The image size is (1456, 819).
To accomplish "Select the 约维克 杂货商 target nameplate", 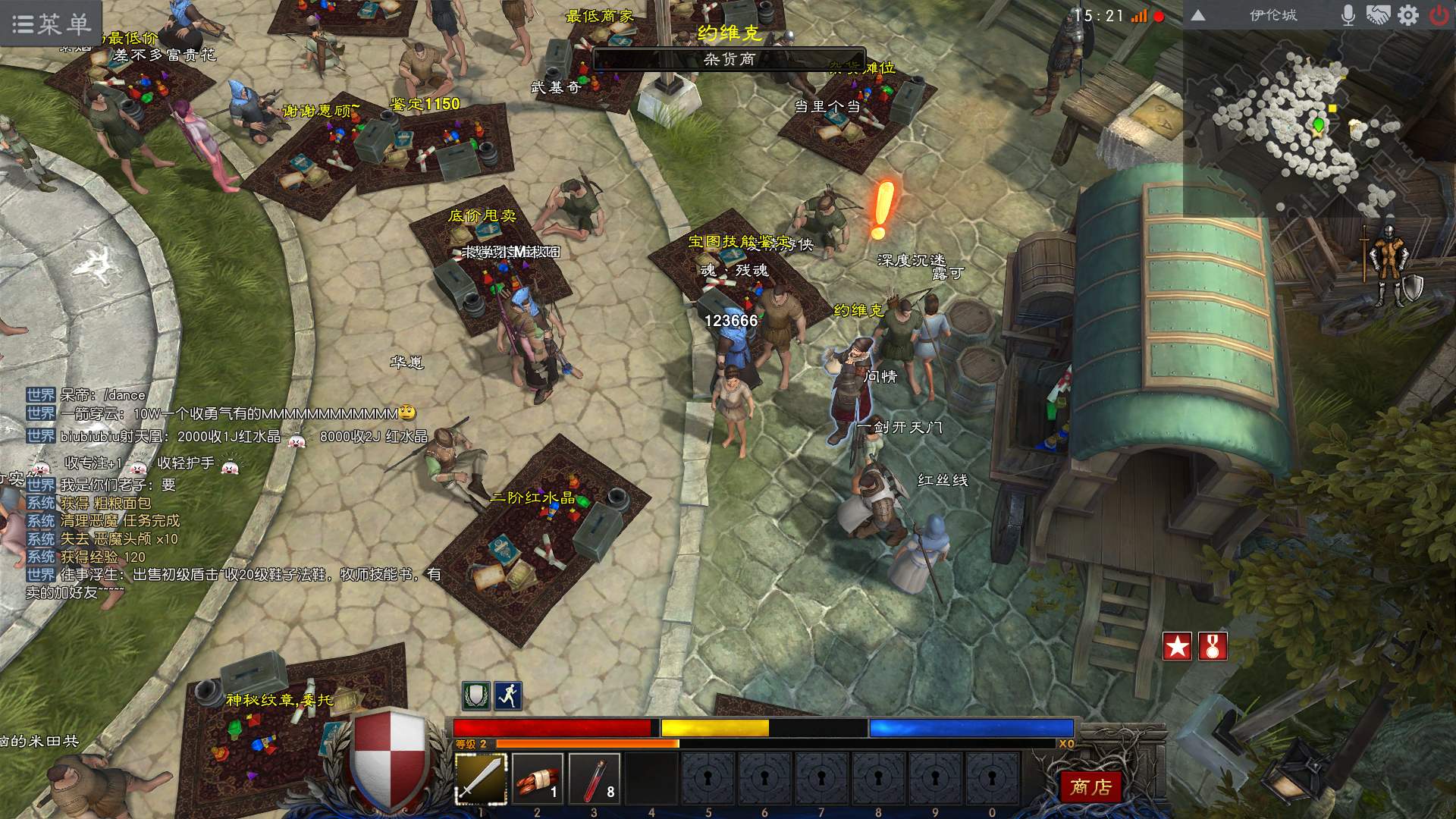I will pos(729,58).
